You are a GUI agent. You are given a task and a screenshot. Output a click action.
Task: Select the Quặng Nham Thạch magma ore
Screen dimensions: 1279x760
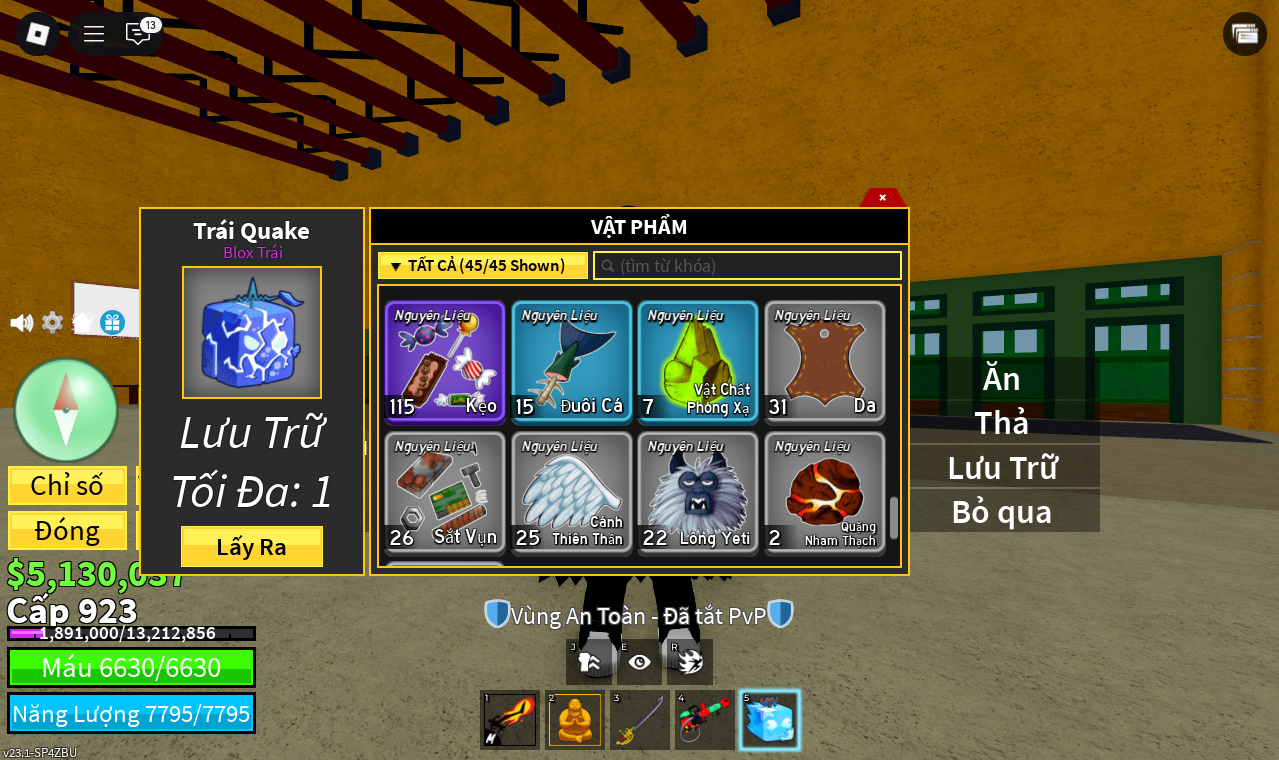(825, 492)
